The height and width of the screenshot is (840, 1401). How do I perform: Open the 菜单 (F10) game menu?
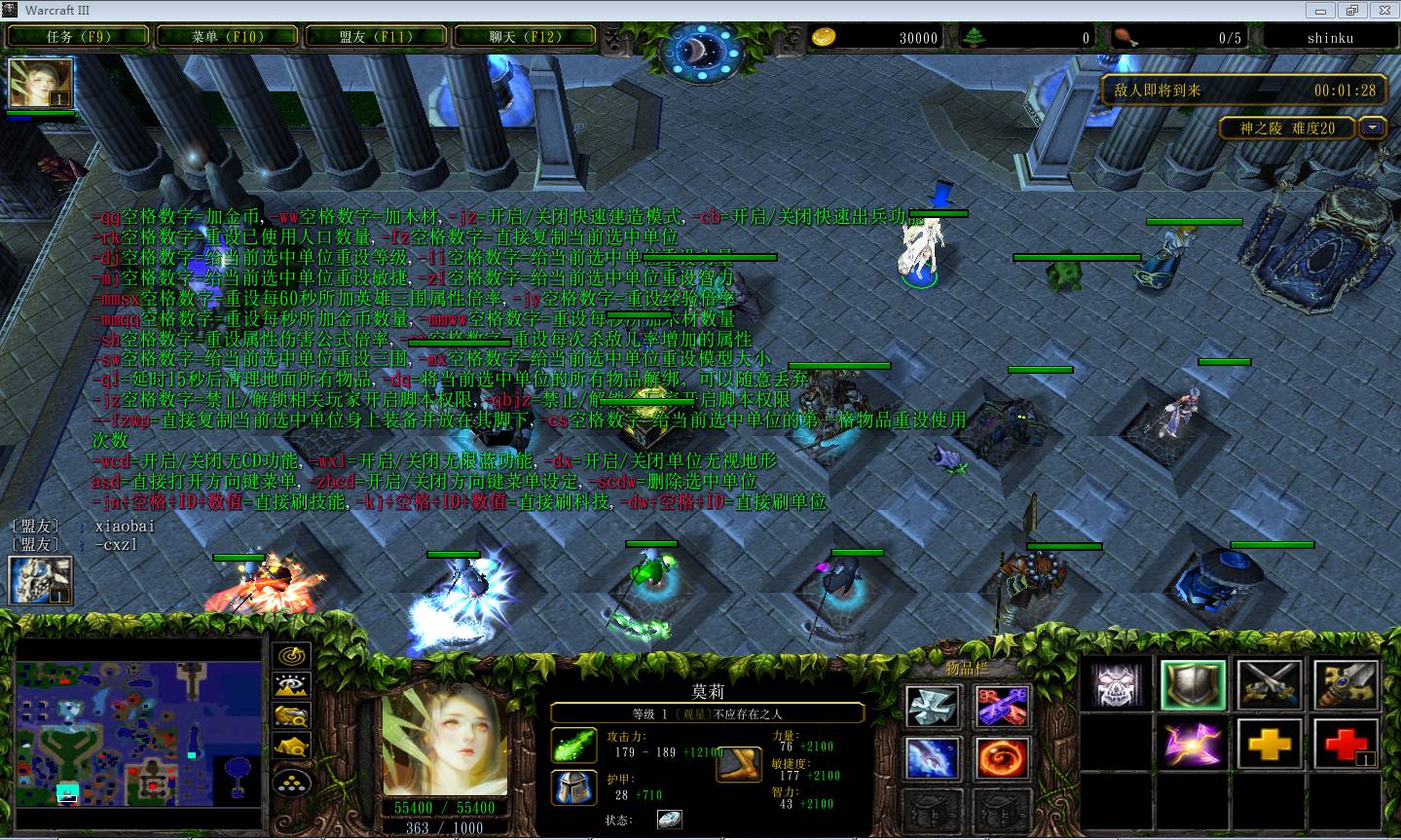pyautogui.click(x=227, y=37)
